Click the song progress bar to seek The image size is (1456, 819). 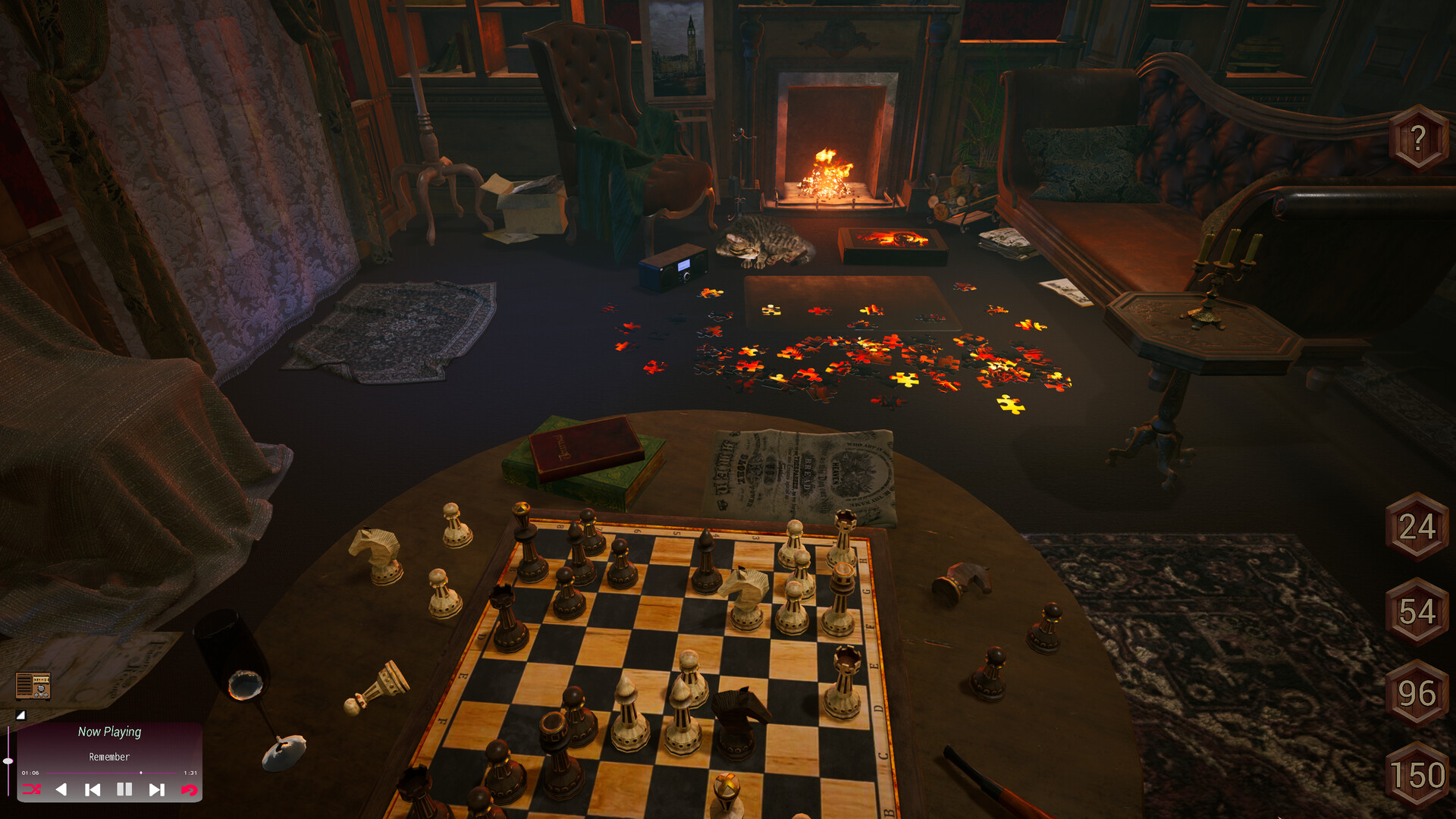(114, 773)
